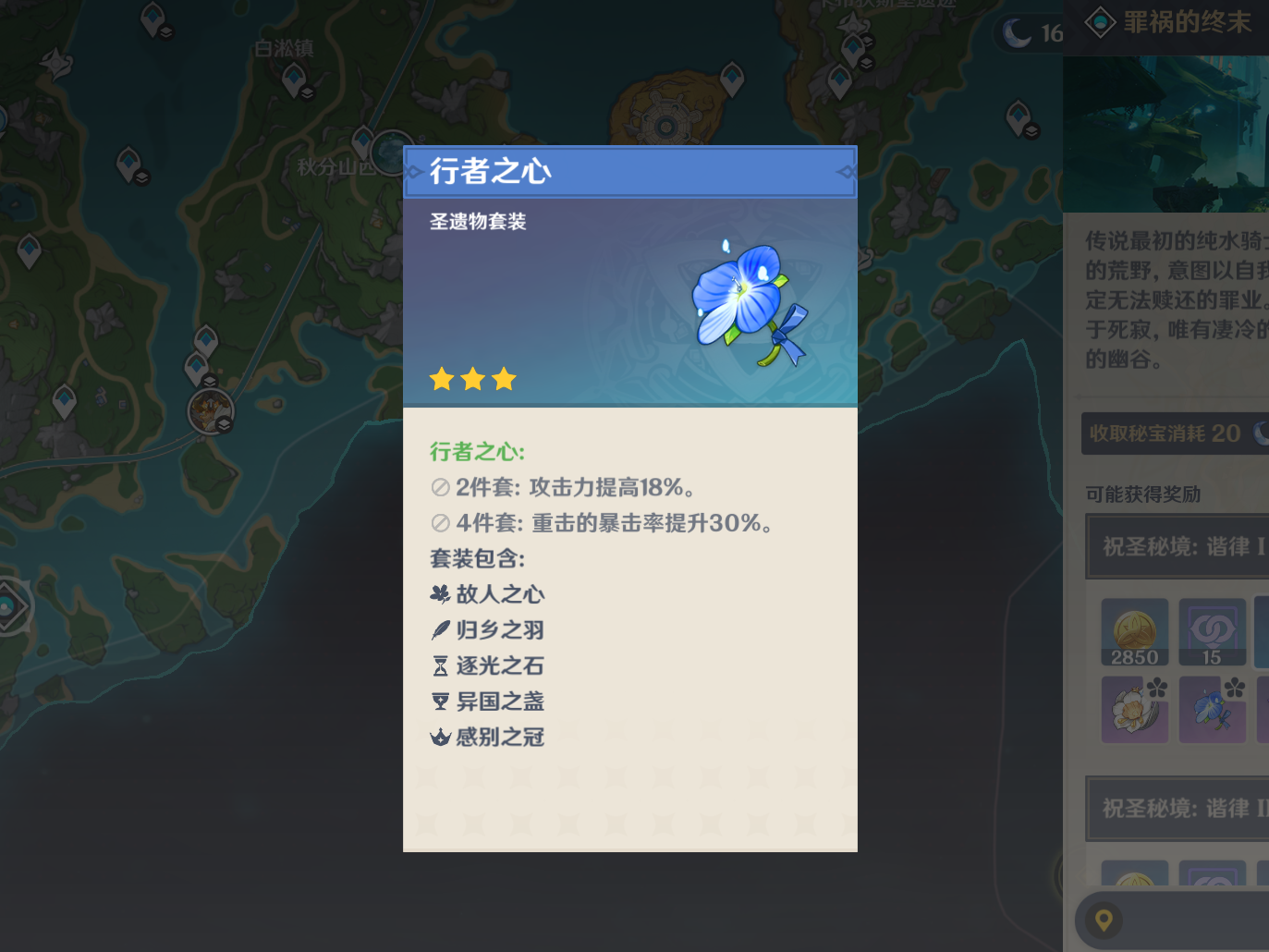Click the blue flower artifact reward icon
Screen dimensions: 1269x952
1212,709
